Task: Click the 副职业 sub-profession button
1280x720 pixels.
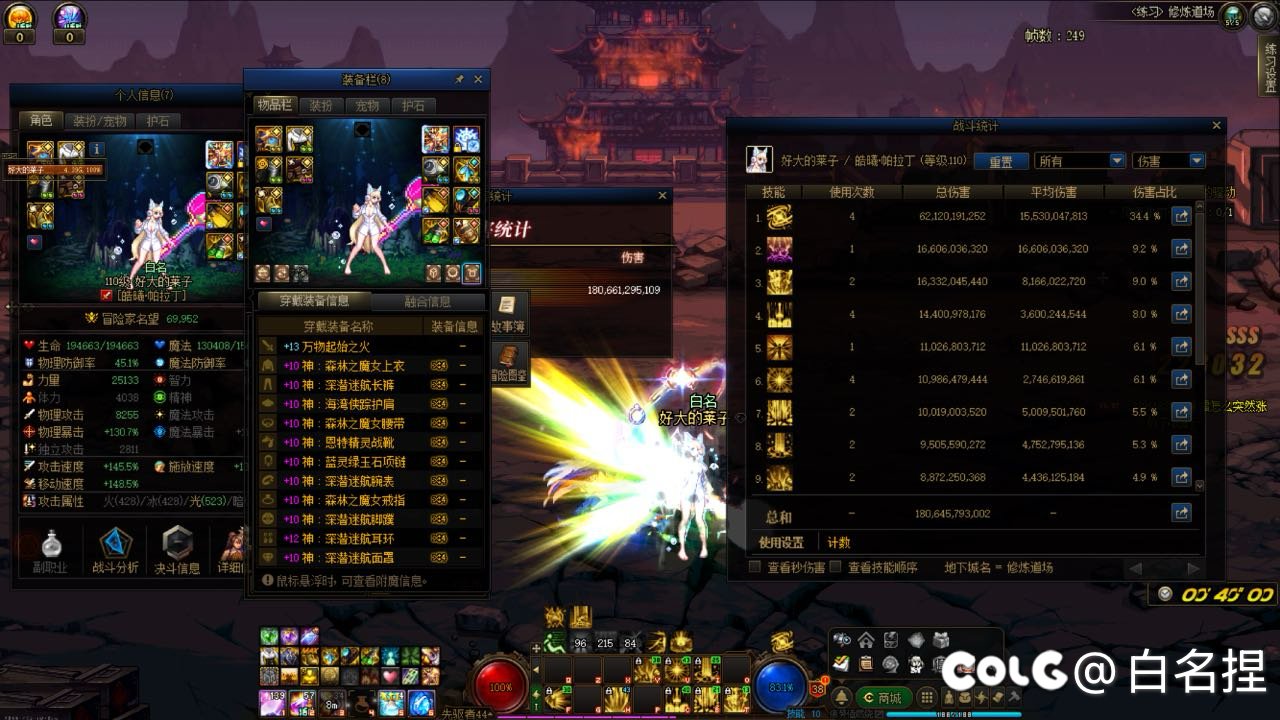Action: (52, 551)
